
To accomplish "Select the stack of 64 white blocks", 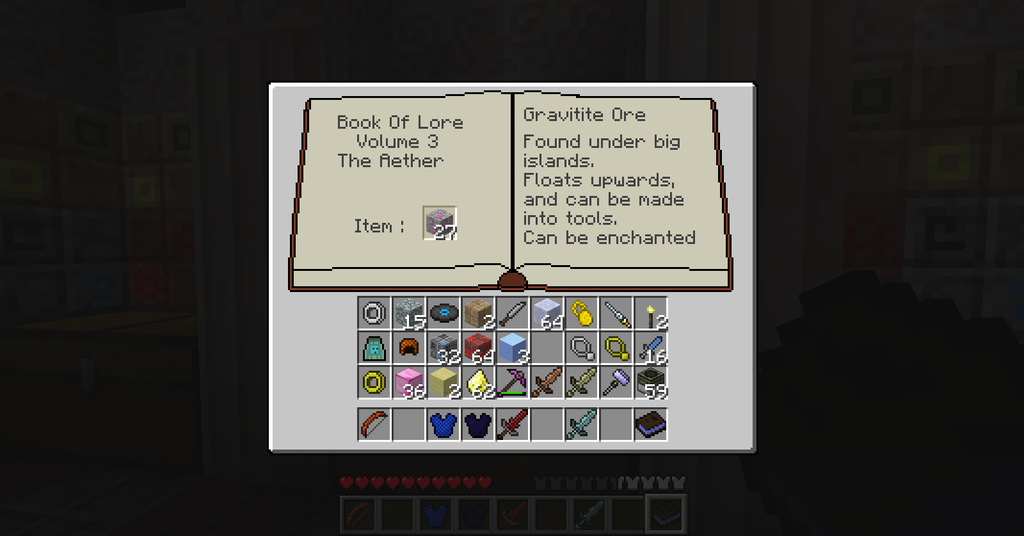I will point(546,313).
